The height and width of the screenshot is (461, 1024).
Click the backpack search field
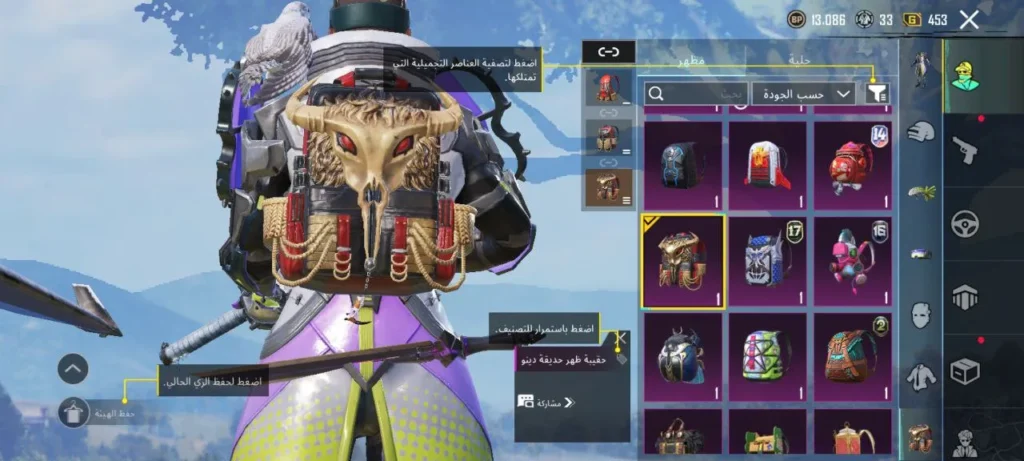tap(696, 93)
